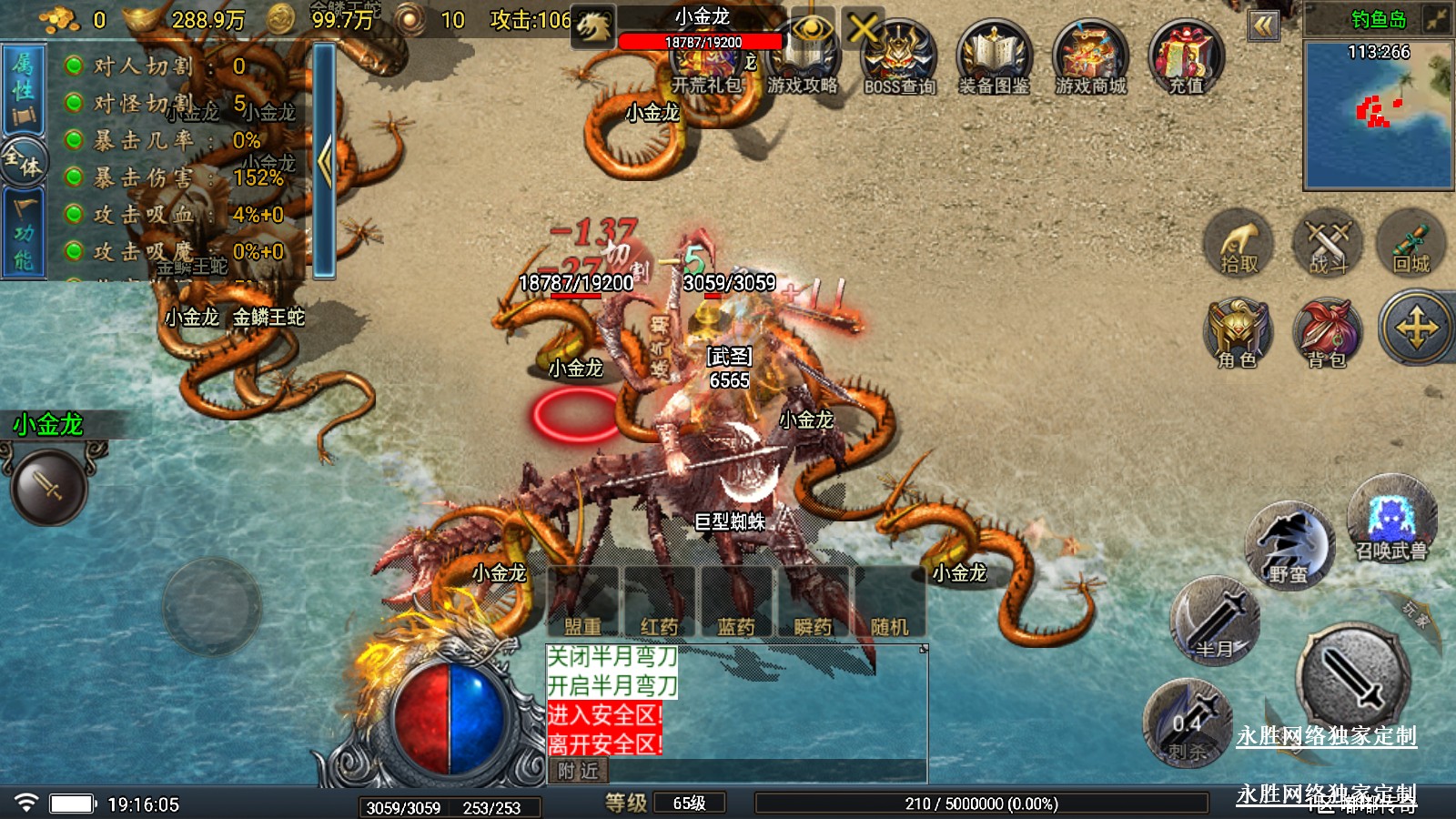The width and height of the screenshot is (1456, 819).
Task: Activate the 半月 half-moon skill
Action: (1215, 622)
